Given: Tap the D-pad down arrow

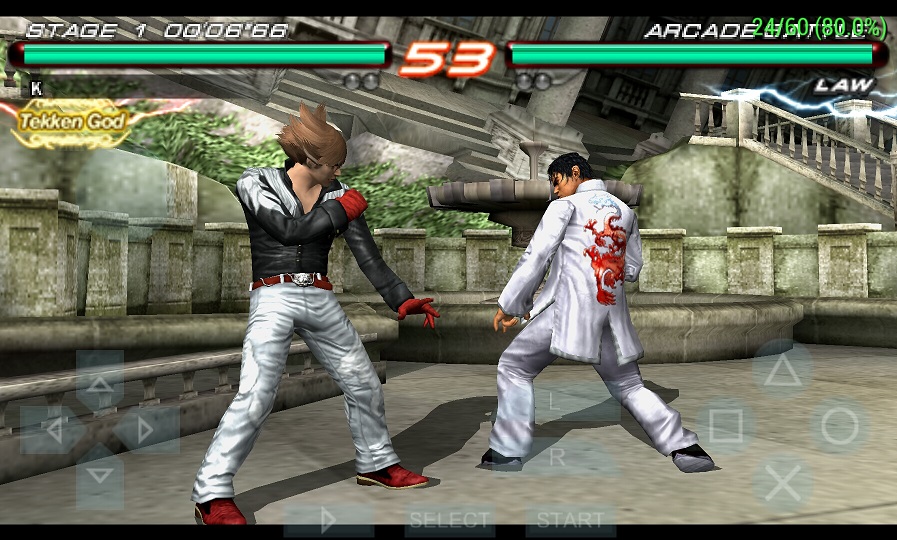Looking at the screenshot, I should pyautogui.click(x=100, y=476).
